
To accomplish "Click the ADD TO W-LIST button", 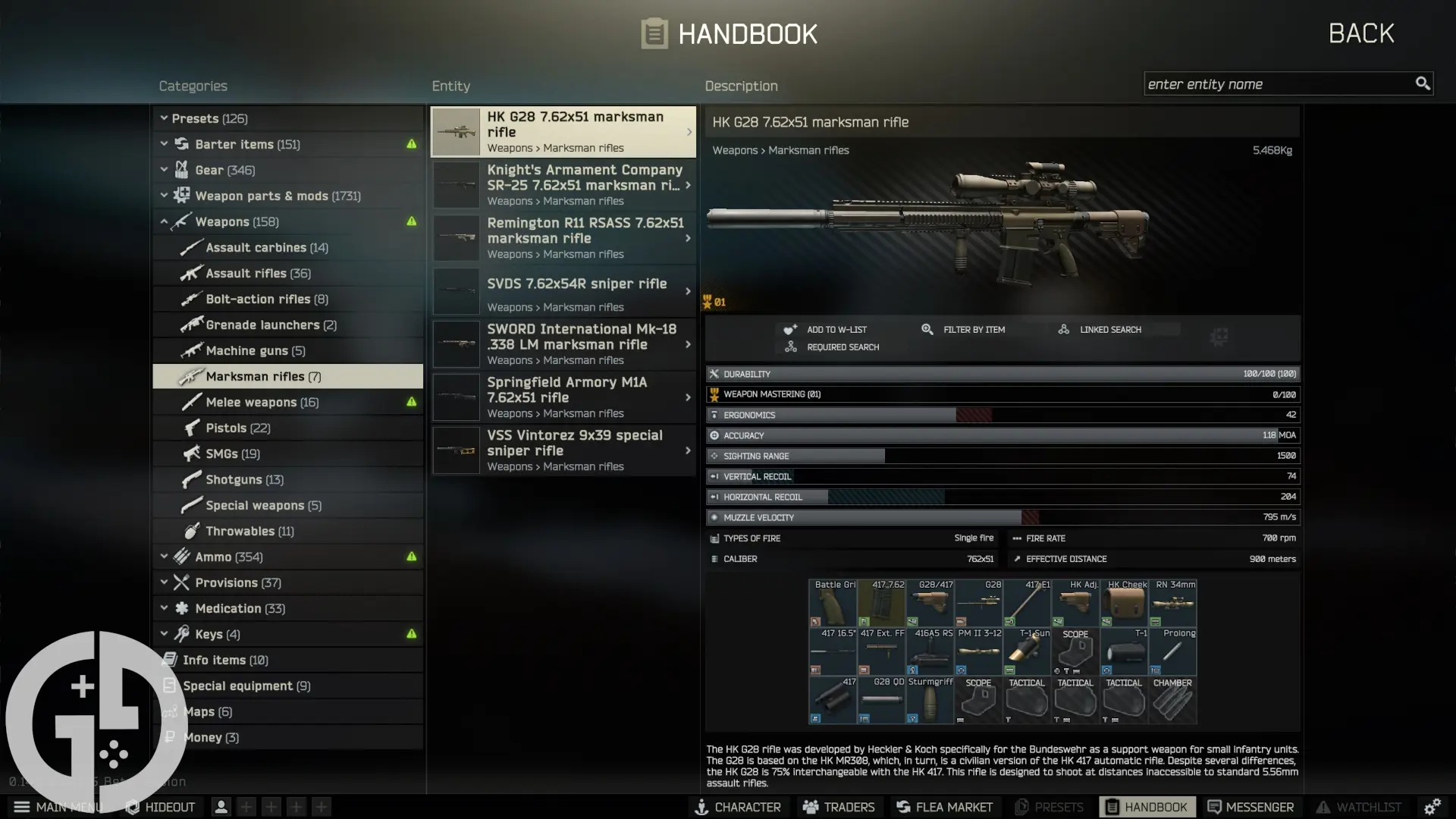I will 825,329.
